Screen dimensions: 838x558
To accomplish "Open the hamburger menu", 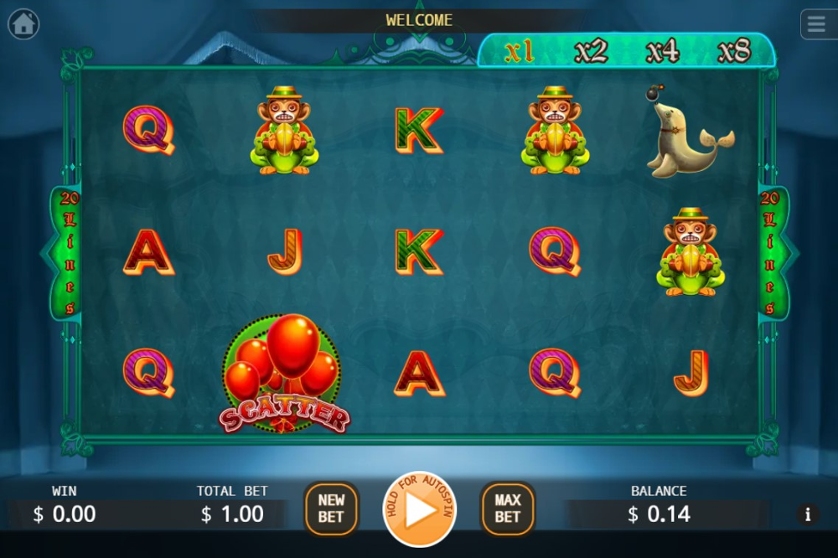I will [818, 24].
